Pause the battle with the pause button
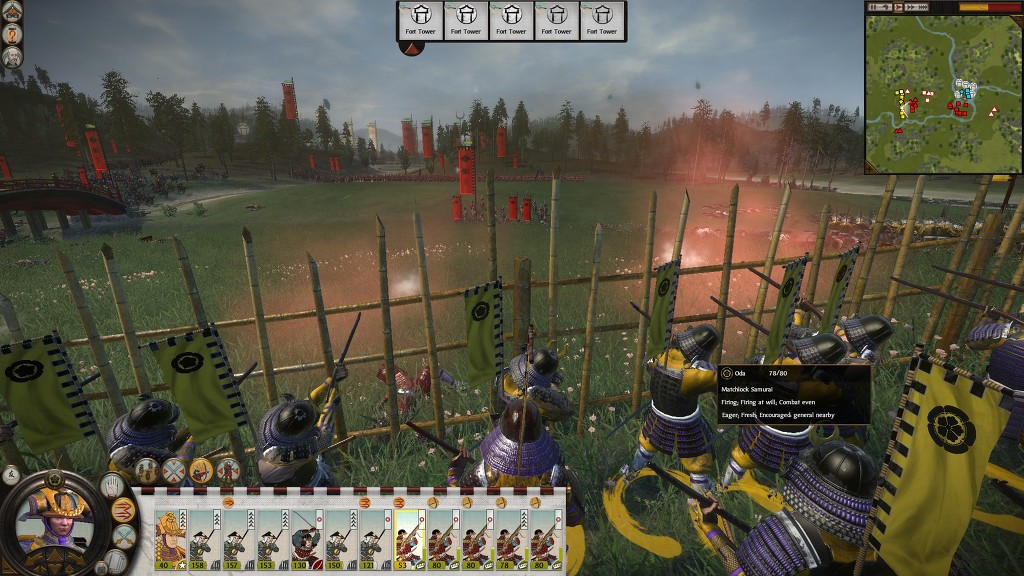Image resolution: width=1024 pixels, height=576 pixels. coord(876,7)
